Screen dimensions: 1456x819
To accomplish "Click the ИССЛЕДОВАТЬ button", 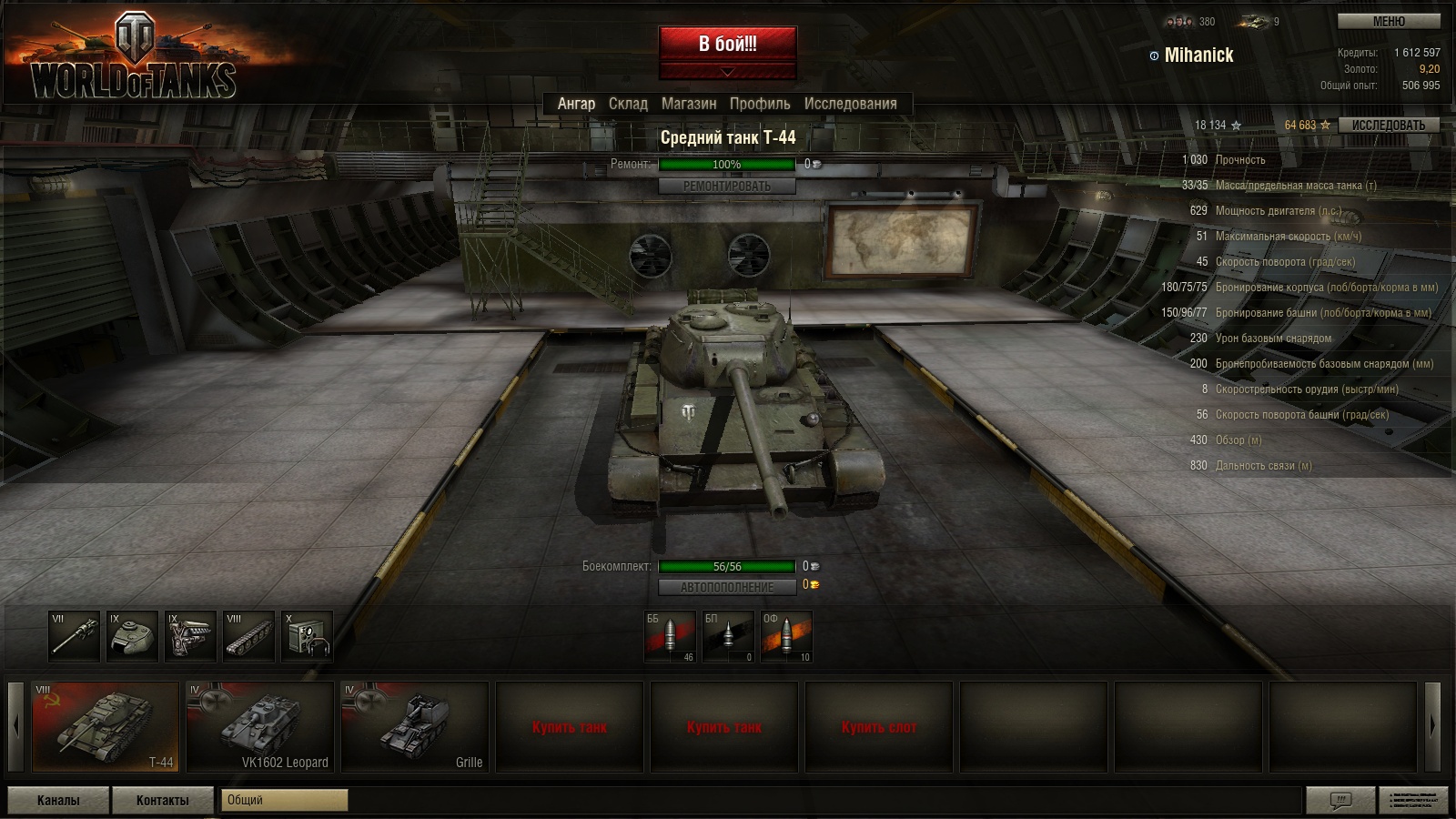I will coord(1388,126).
